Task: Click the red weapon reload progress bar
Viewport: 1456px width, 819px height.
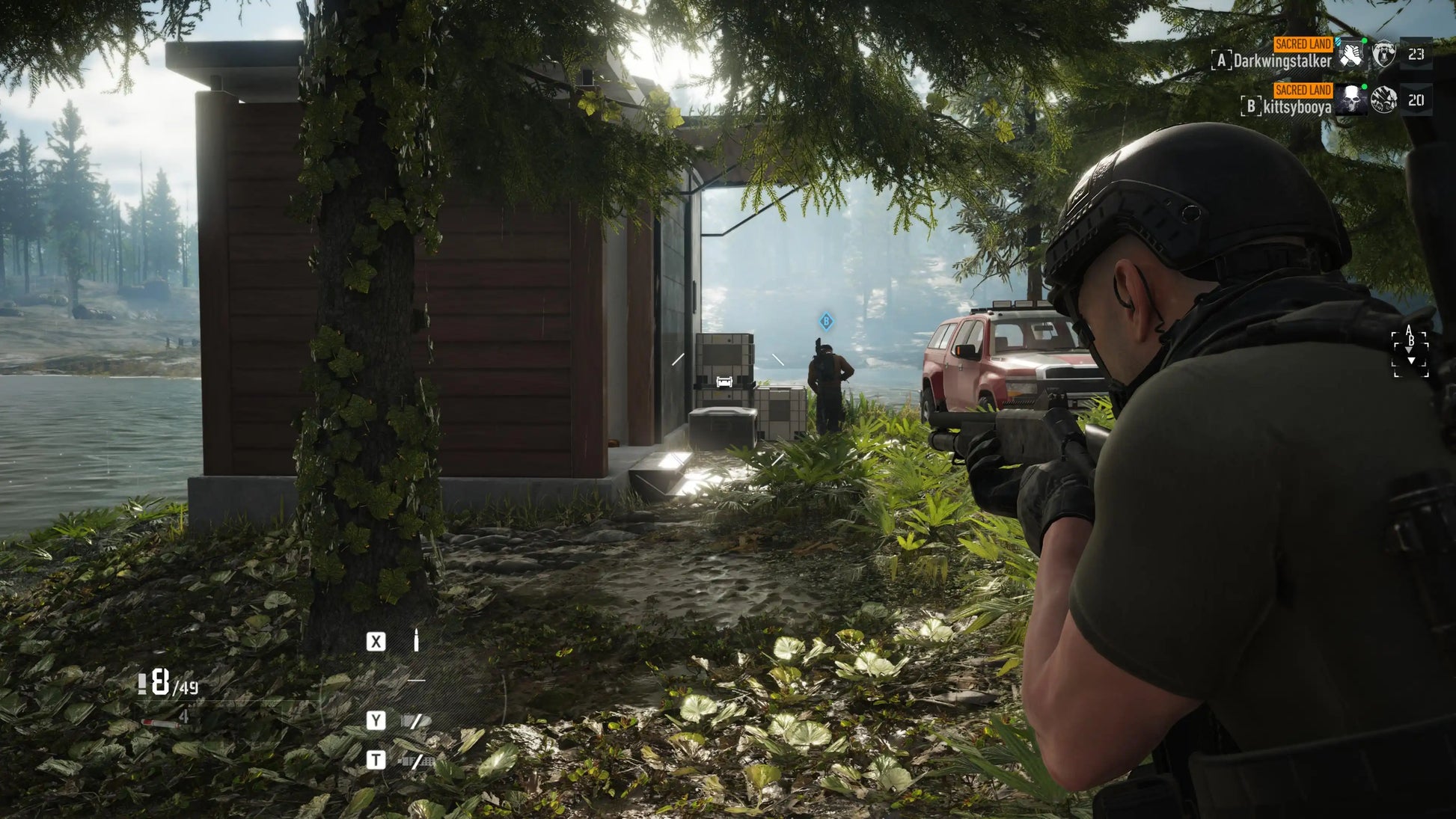Action: tap(150, 723)
